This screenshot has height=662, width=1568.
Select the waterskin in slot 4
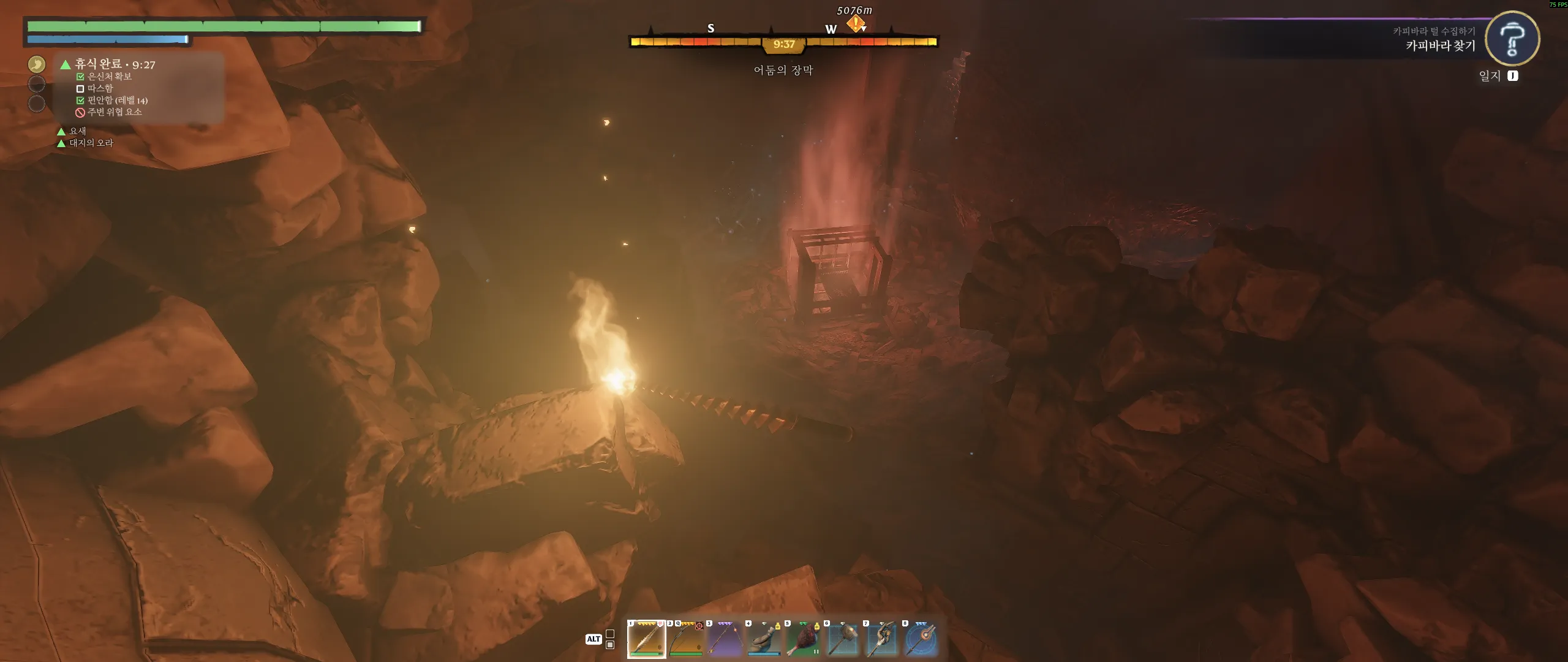point(764,639)
